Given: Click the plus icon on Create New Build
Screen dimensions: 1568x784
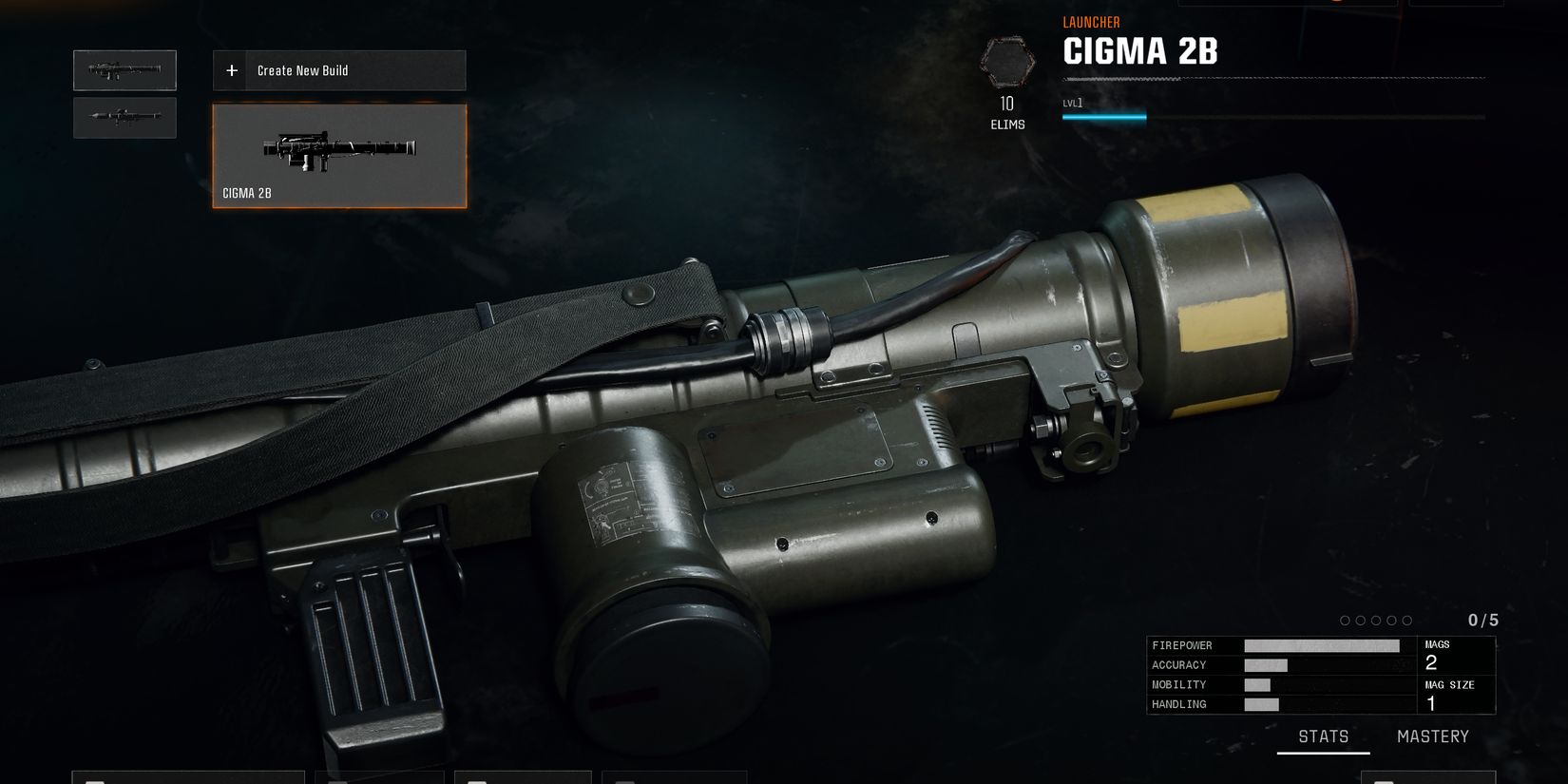Looking at the screenshot, I should pyautogui.click(x=231, y=69).
